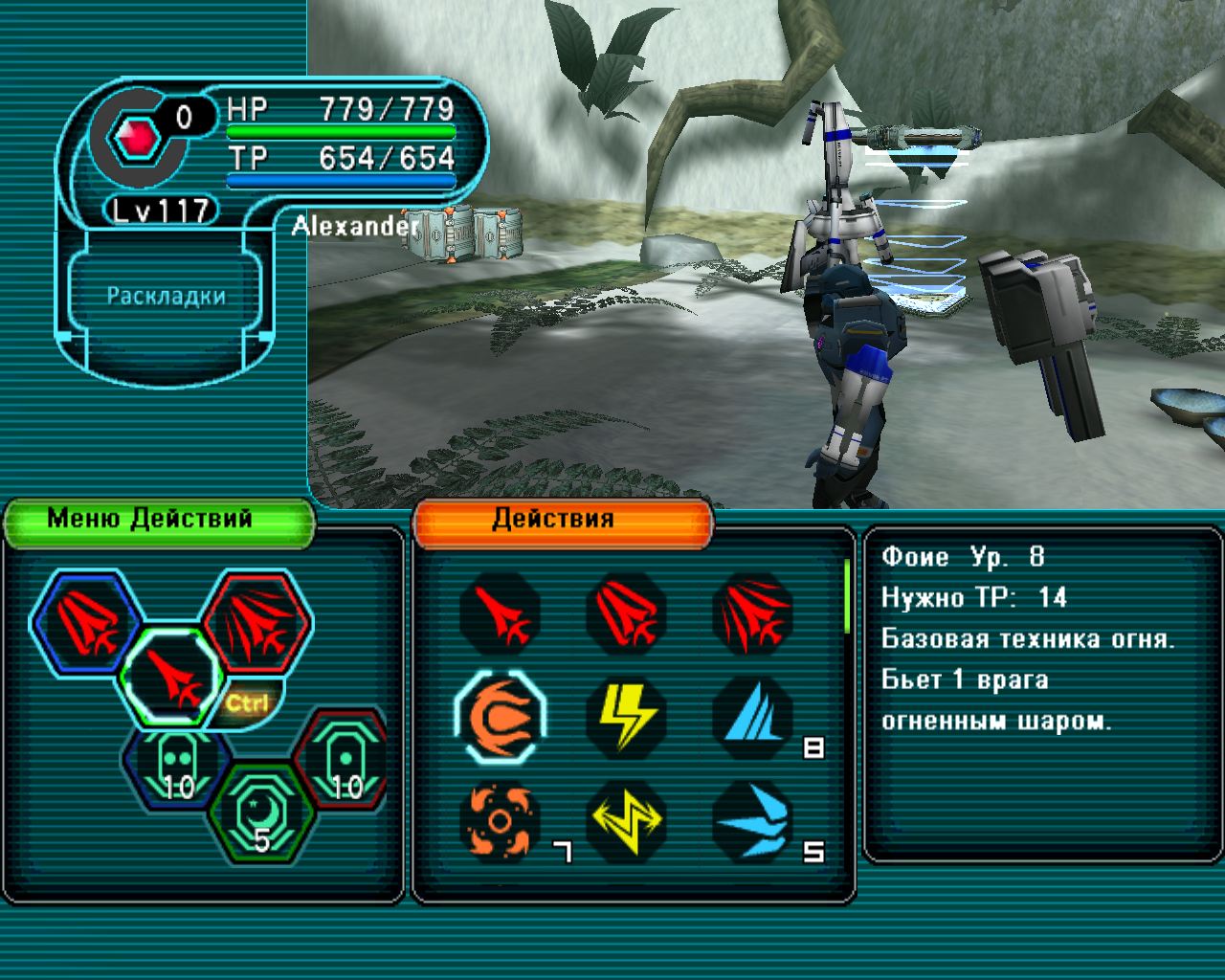Open the Меню Действий header

click(x=159, y=521)
